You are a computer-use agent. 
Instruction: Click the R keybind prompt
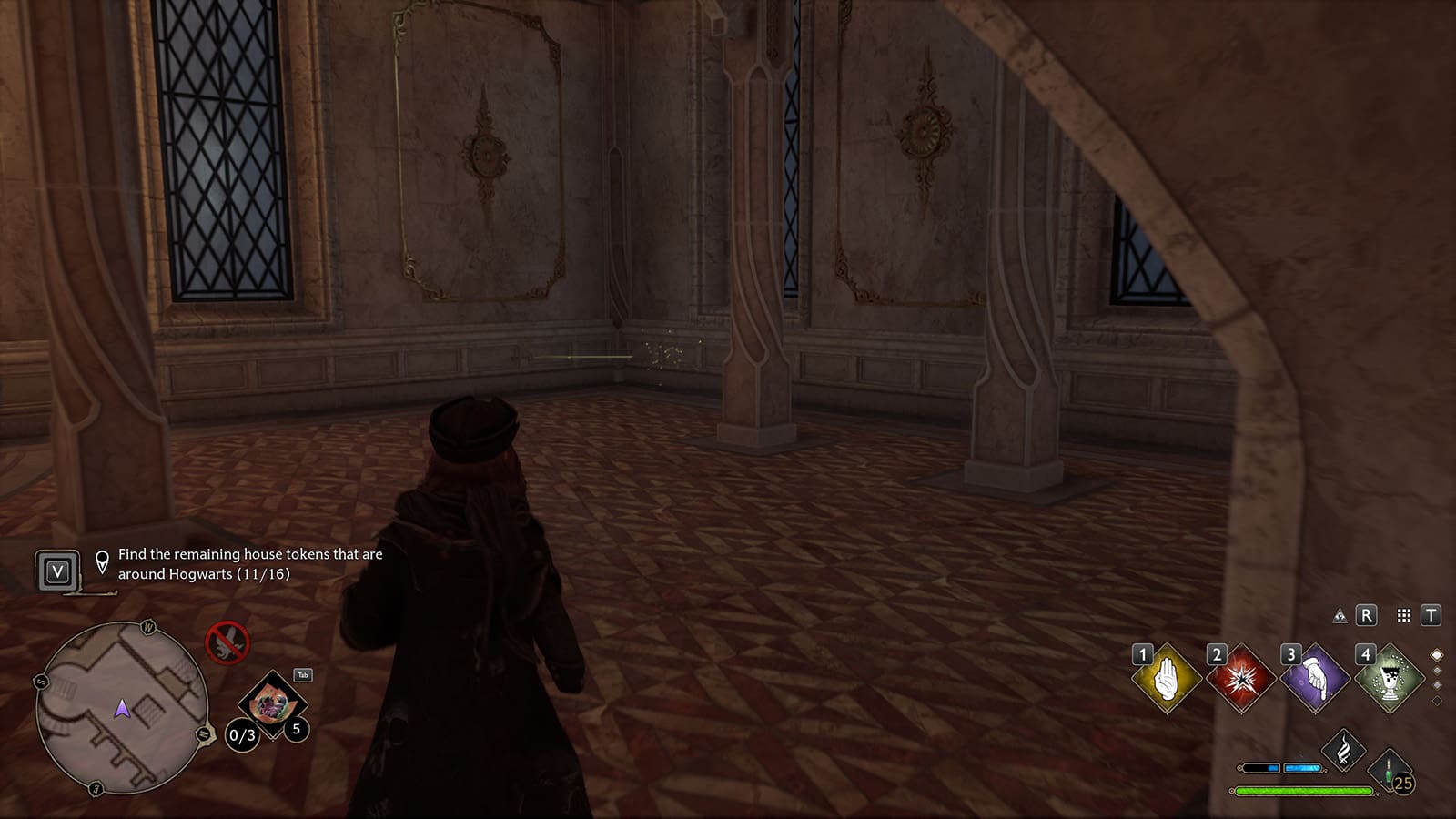1367,616
